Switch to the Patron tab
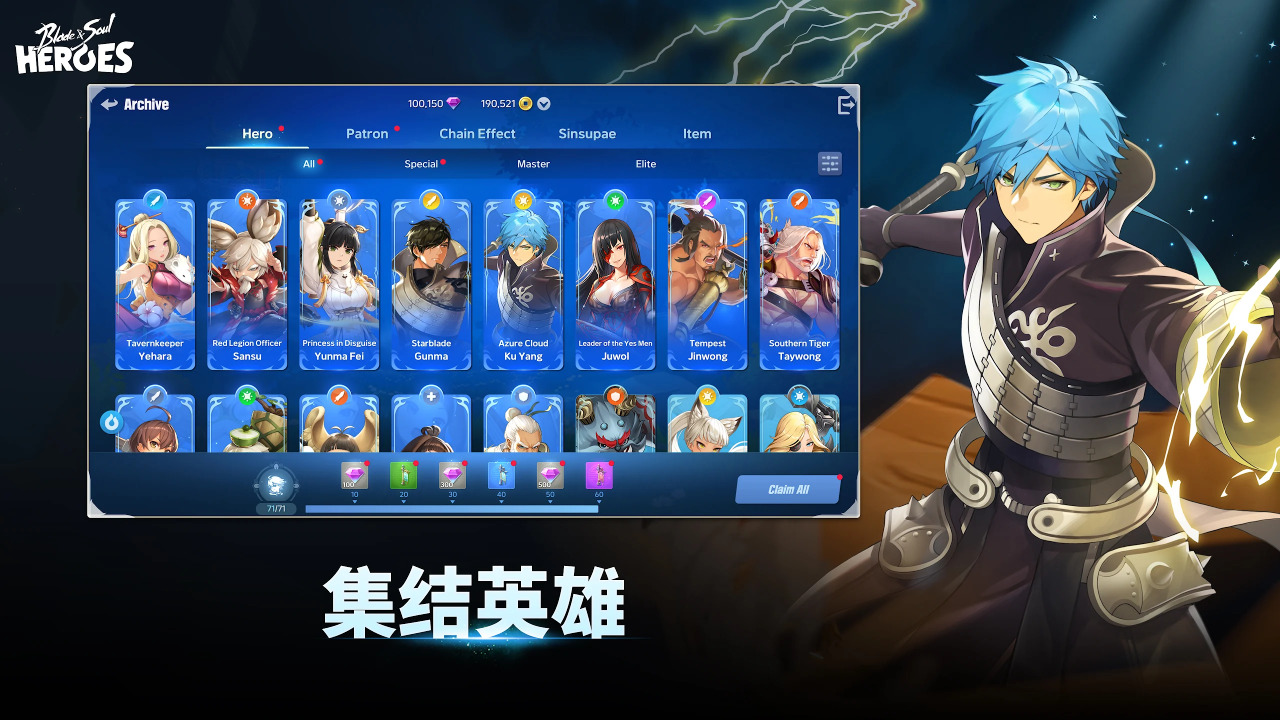Screen dimensions: 1280x720 coord(369,133)
